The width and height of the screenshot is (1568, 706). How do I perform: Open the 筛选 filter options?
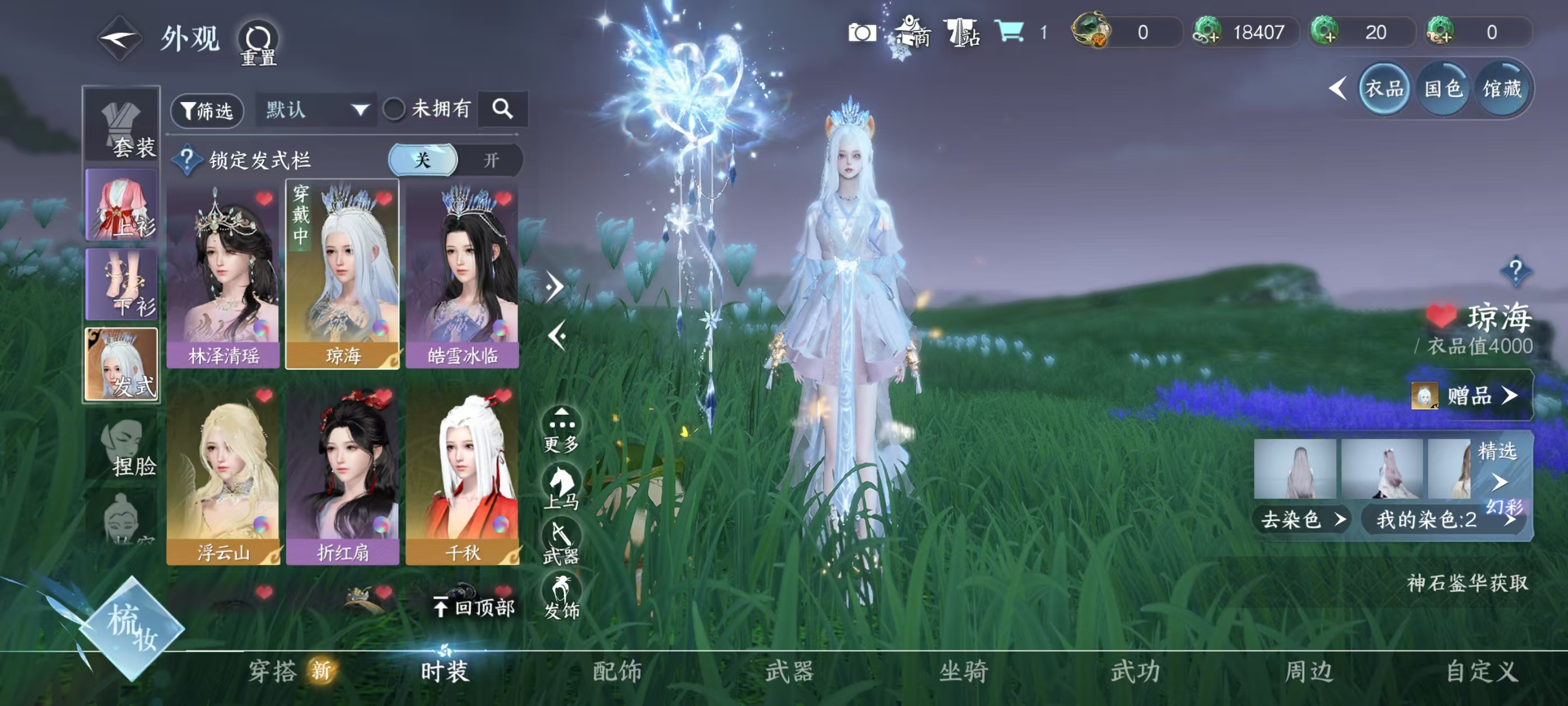click(x=208, y=110)
